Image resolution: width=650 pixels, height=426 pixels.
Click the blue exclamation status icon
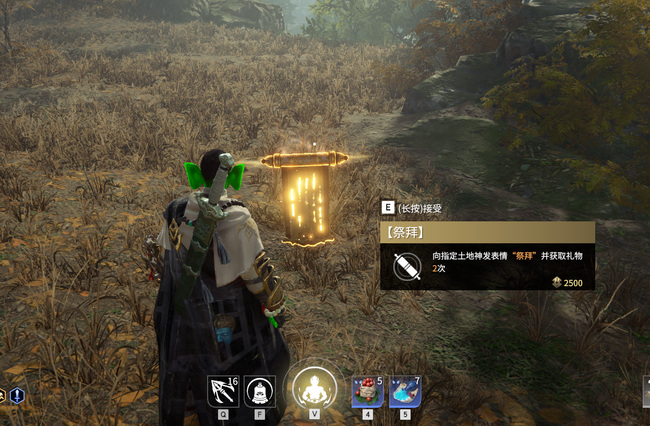pyautogui.click(x=17, y=396)
